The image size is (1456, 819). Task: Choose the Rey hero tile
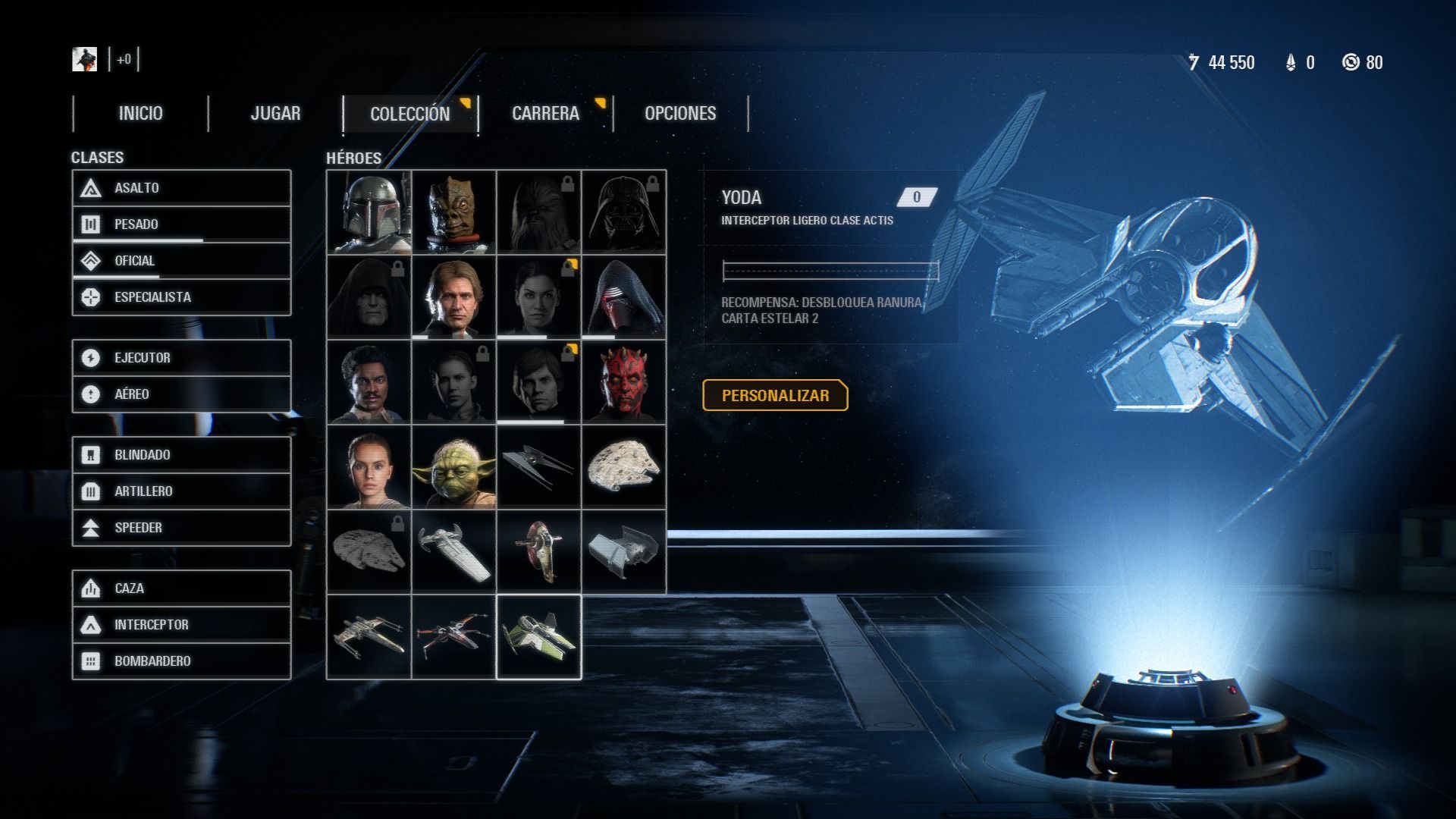pos(369,467)
